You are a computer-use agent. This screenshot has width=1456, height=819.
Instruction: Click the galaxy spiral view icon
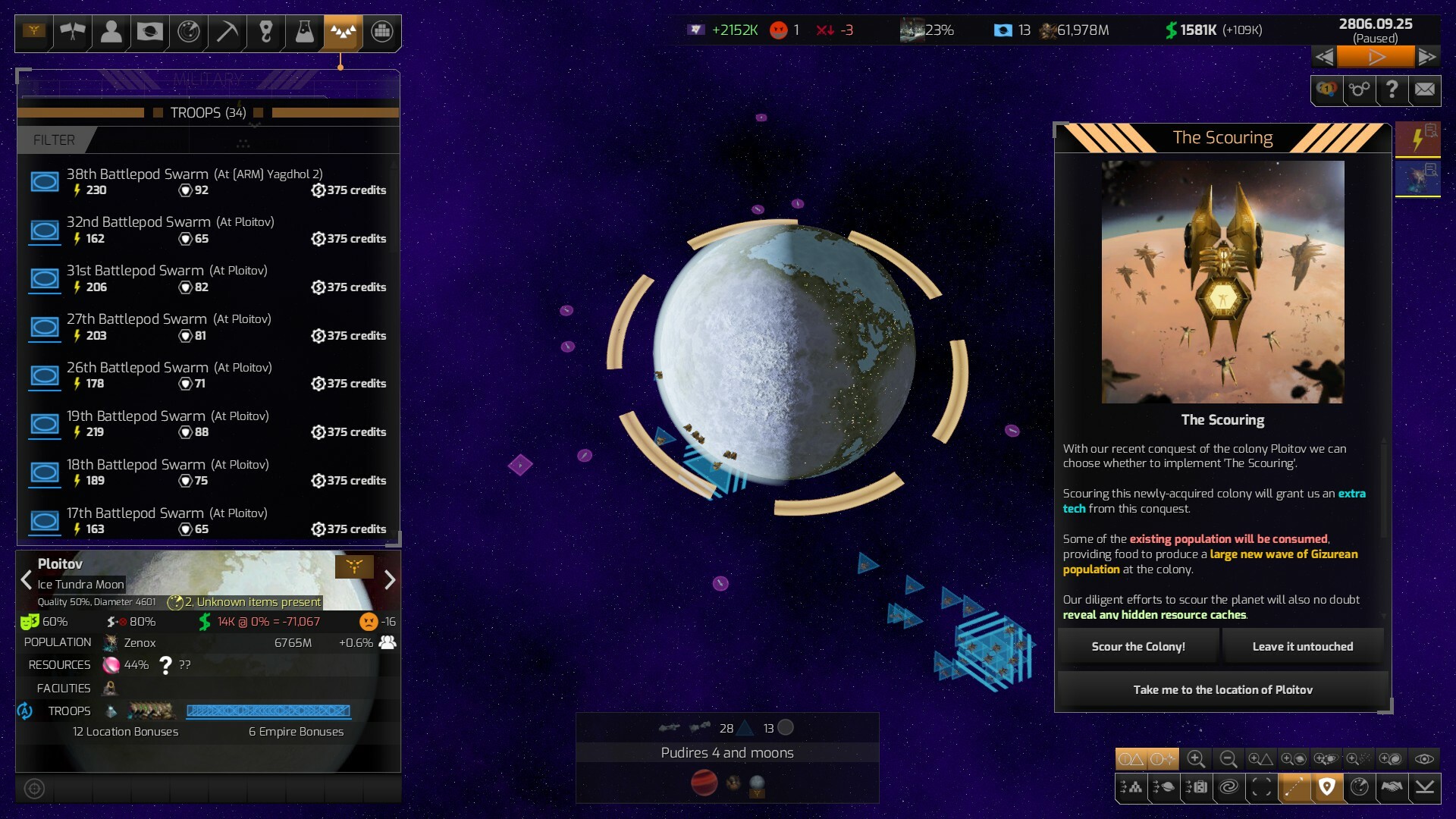1229,787
